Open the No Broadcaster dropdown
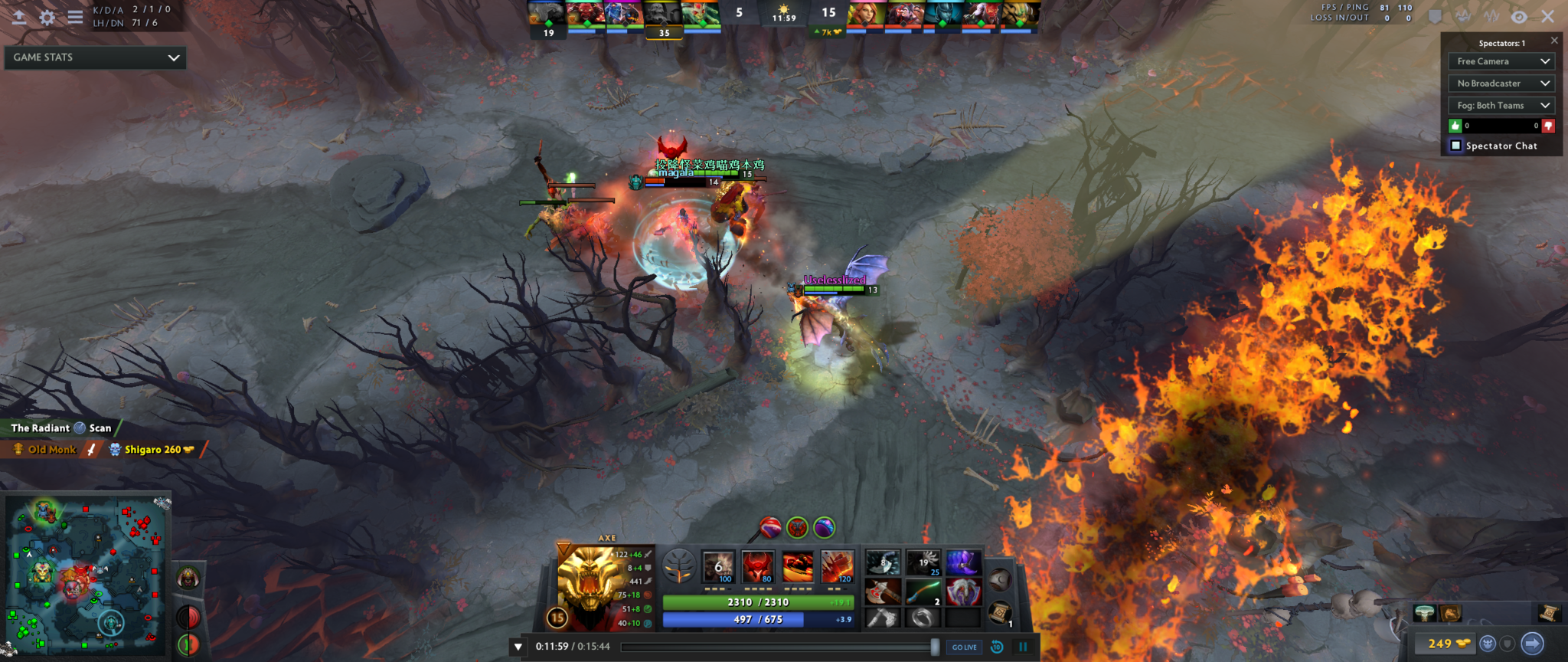Image resolution: width=1568 pixels, height=662 pixels. (1501, 83)
